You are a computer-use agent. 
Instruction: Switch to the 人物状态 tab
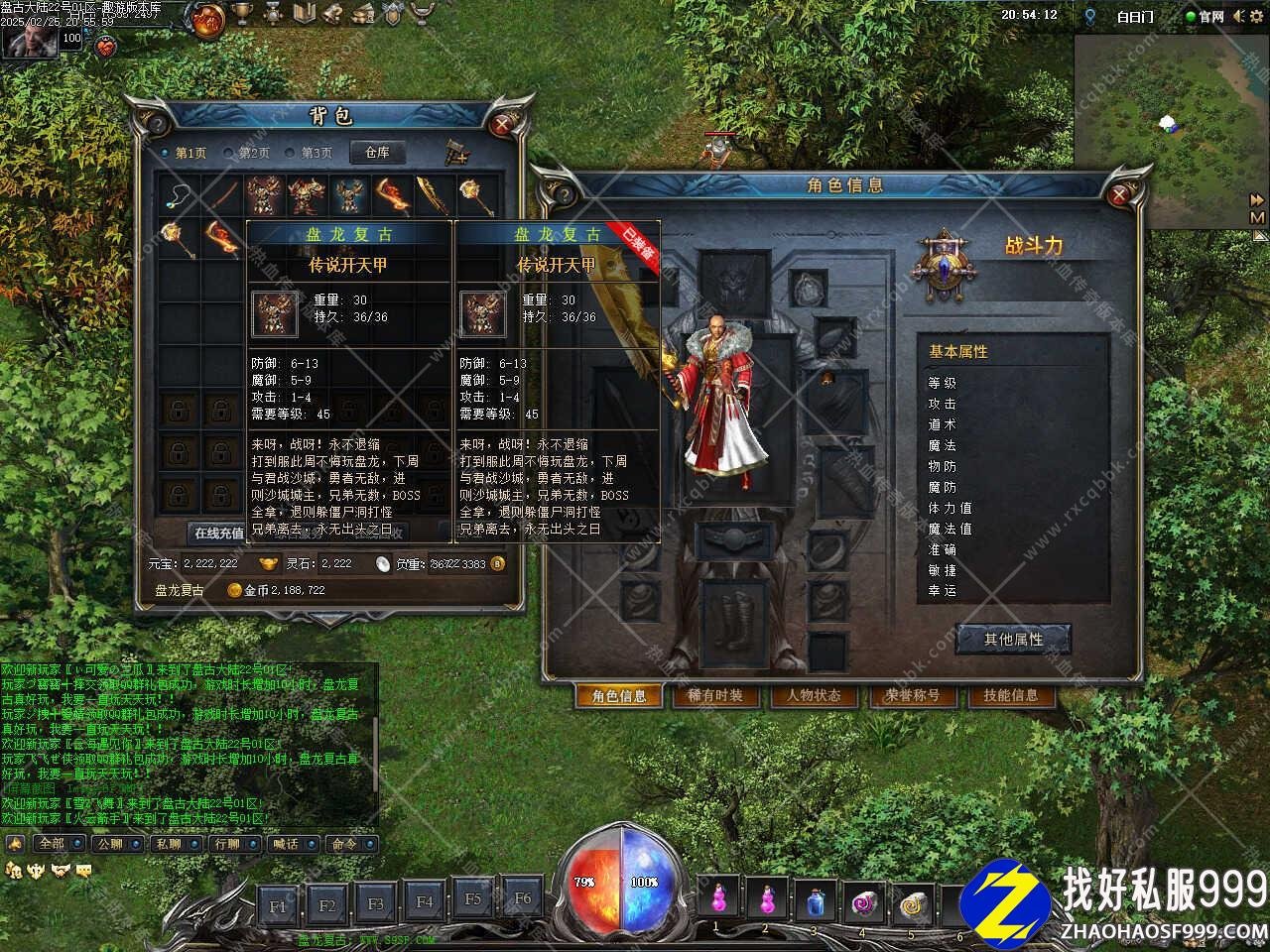[x=814, y=695]
